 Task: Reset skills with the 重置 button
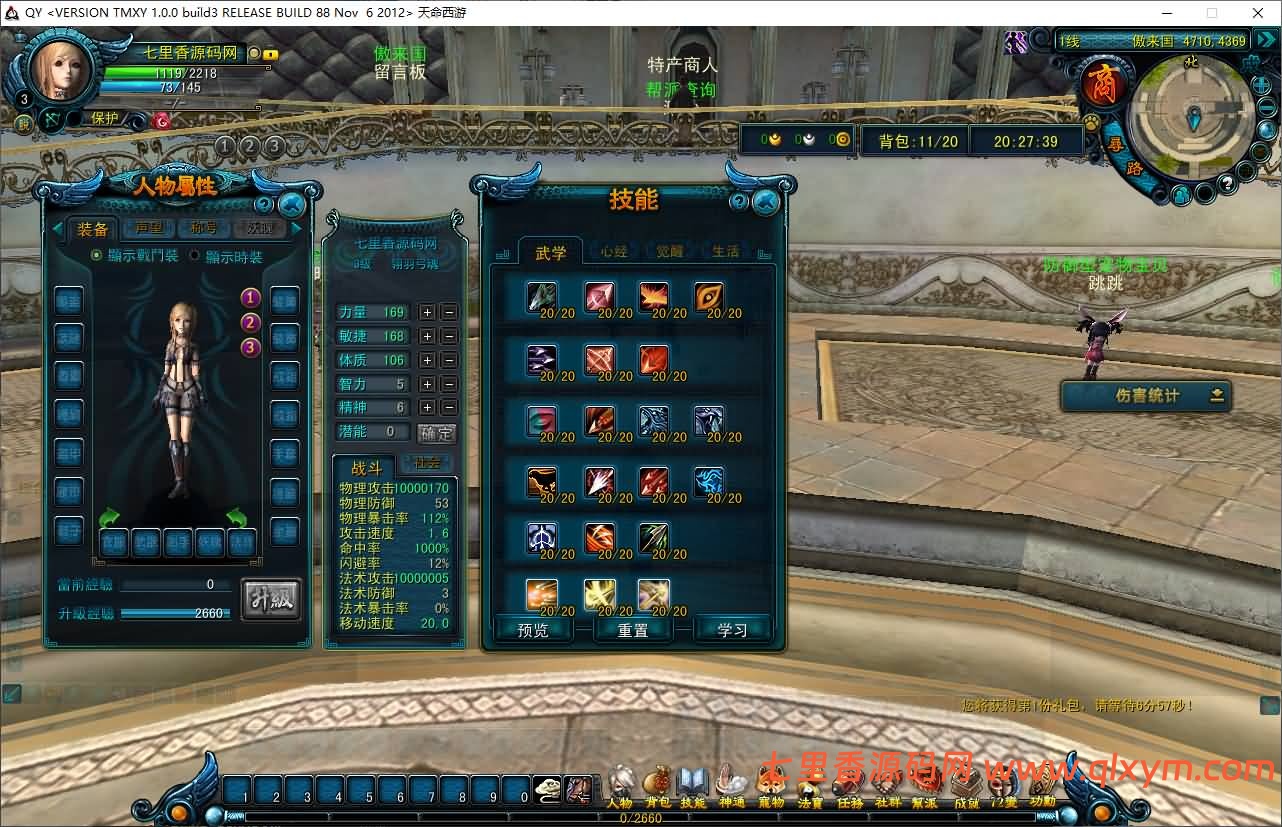(x=633, y=630)
